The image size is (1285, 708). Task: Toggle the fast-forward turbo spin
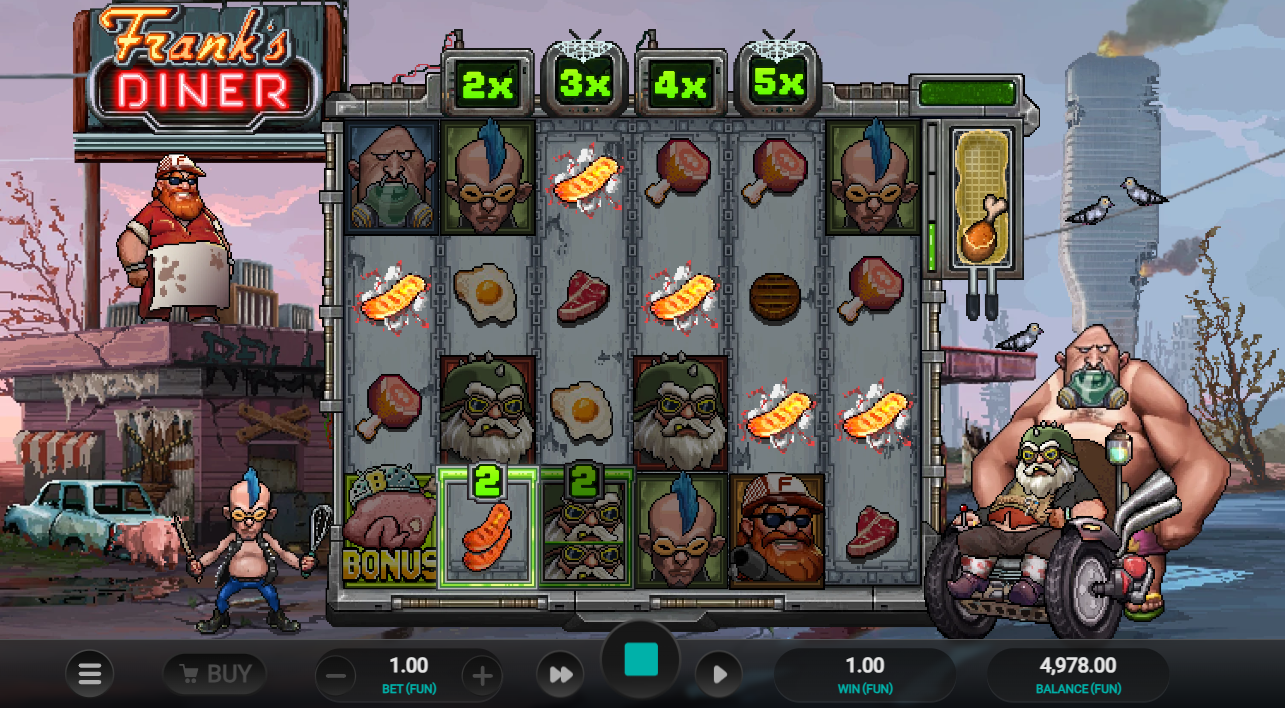[560, 675]
